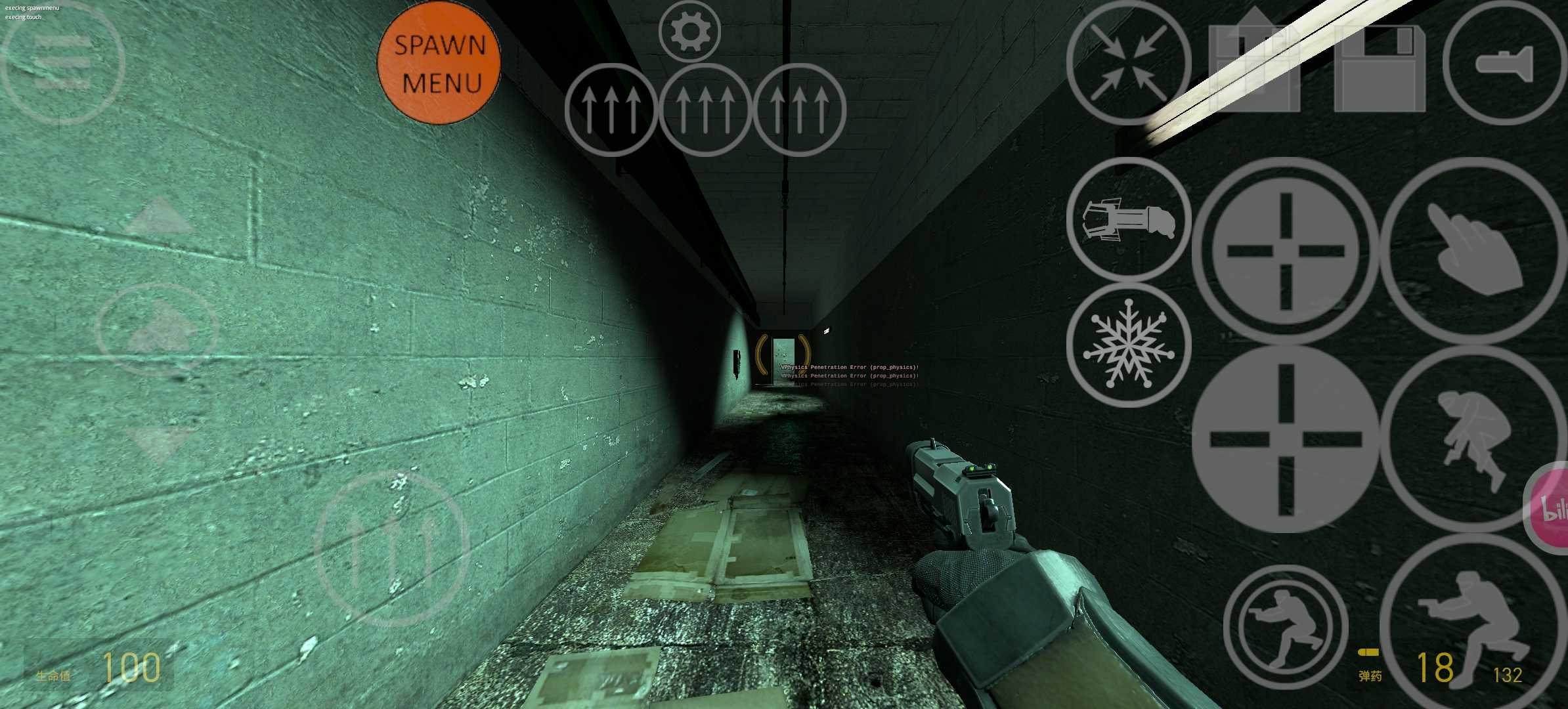Tap the floppy disk save icon
The image size is (1568, 709).
1380,68
